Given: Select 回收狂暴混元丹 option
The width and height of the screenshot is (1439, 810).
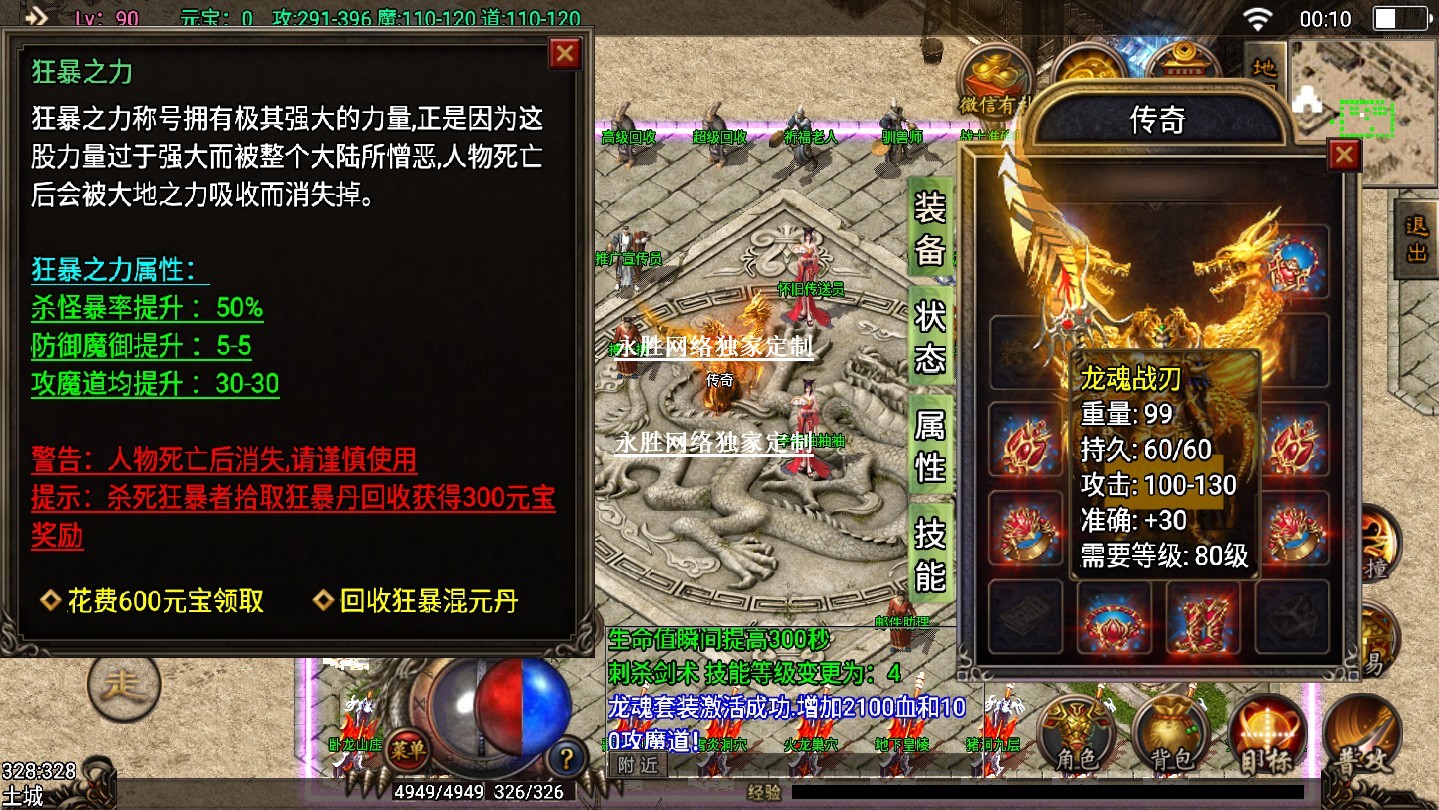Looking at the screenshot, I should pos(428,601).
